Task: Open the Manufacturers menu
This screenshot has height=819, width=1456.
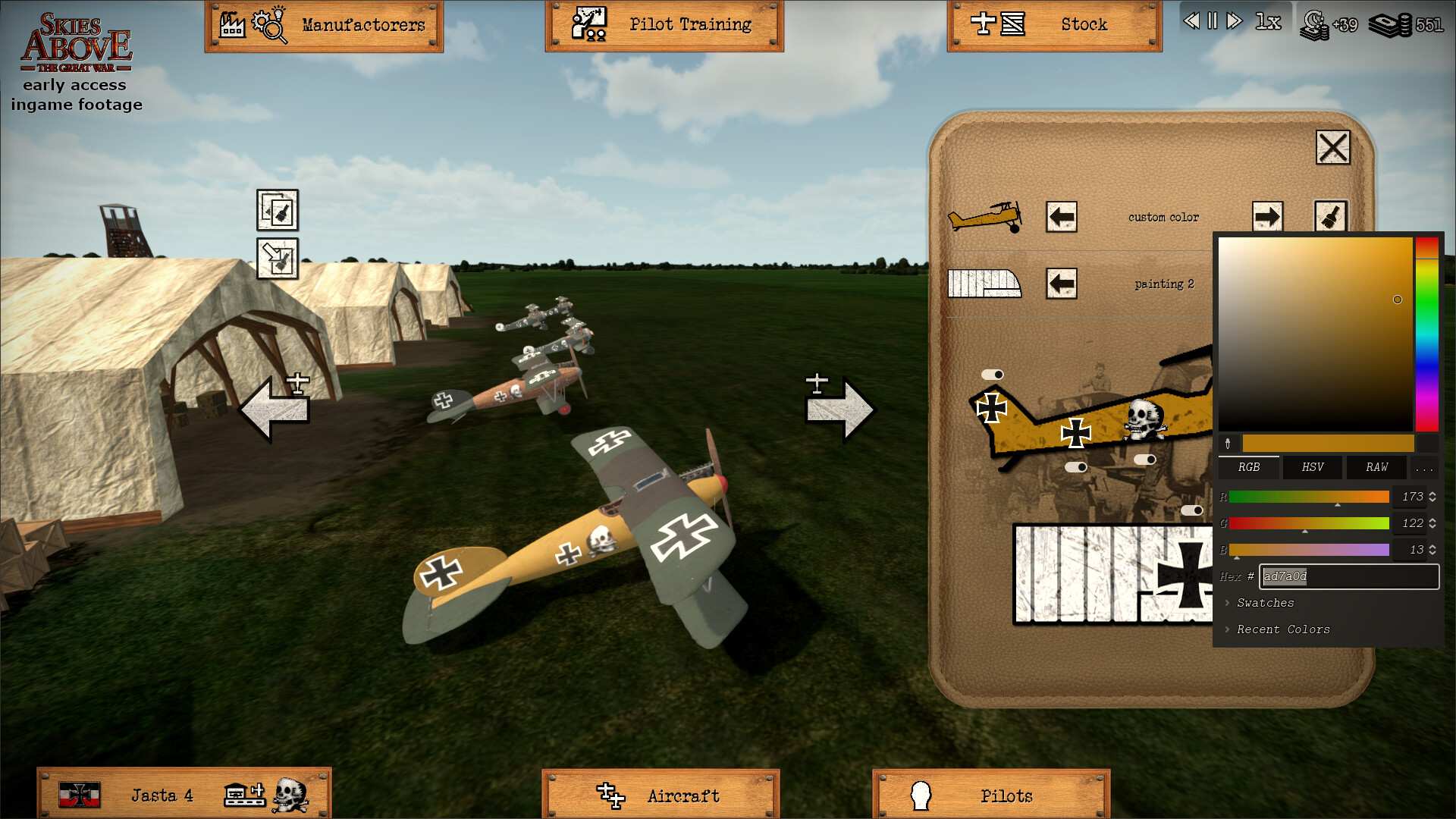Action: 324,26
